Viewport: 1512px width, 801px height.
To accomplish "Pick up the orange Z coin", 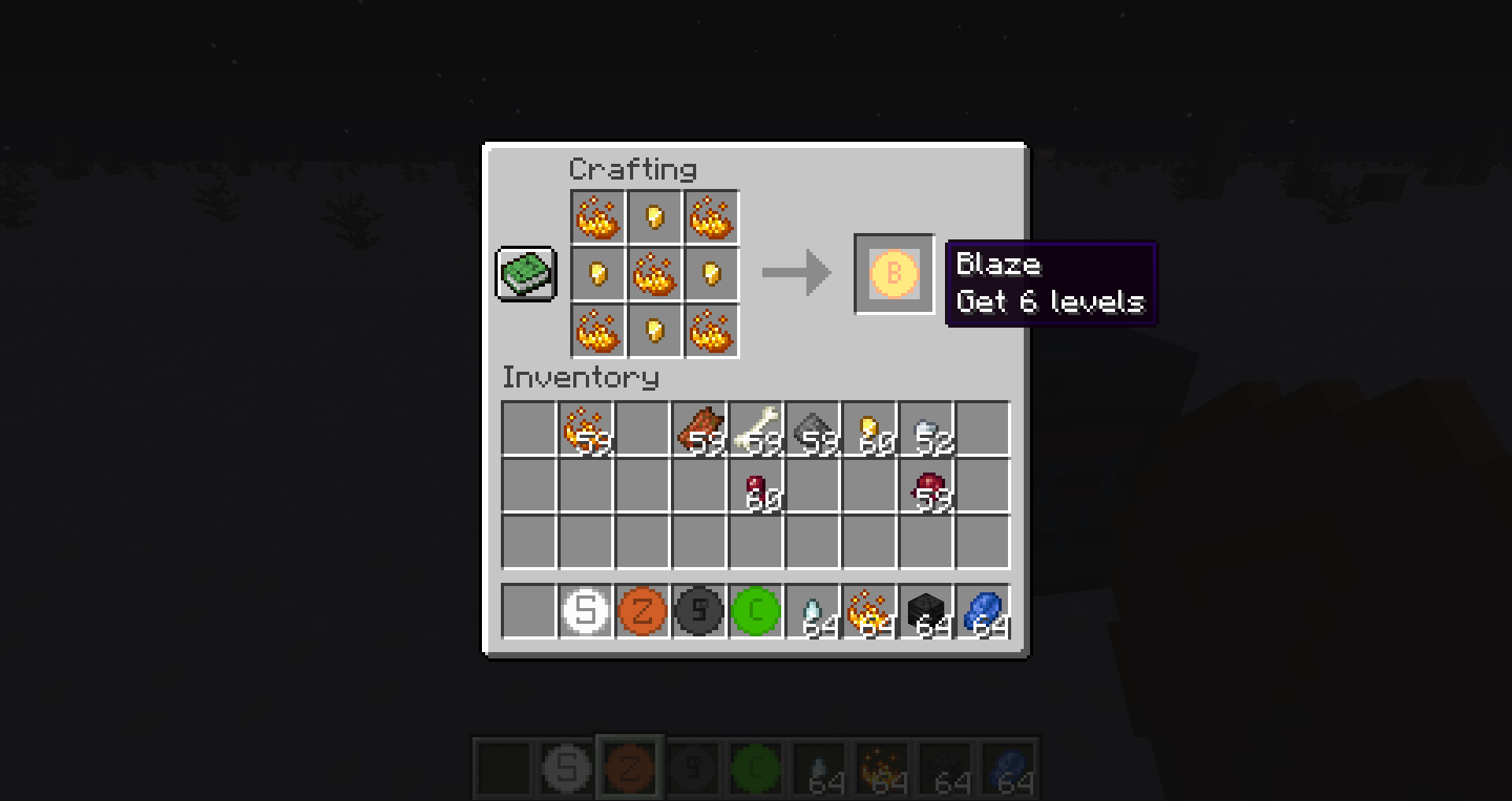I will tap(643, 612).
